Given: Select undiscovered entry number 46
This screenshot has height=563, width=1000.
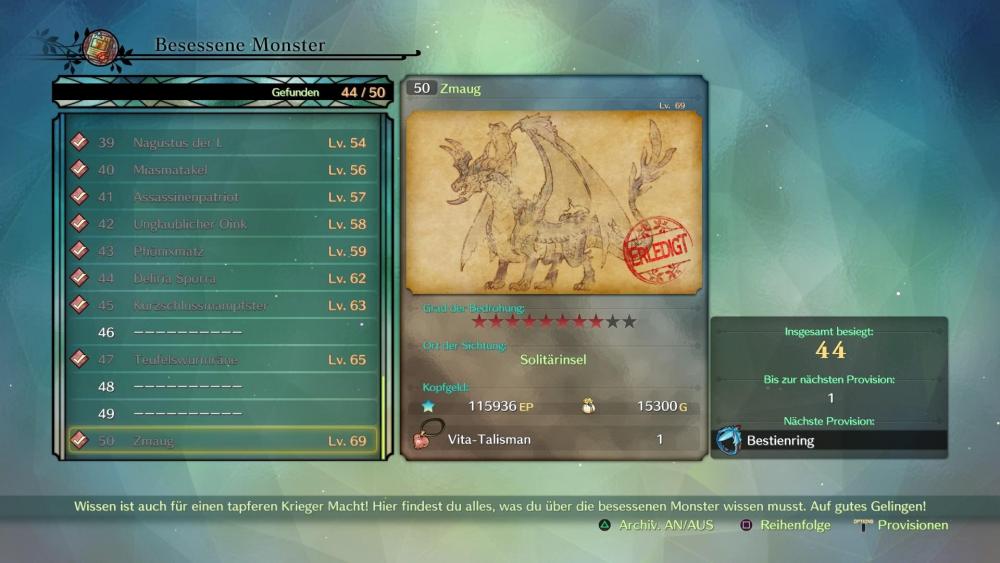Looking at the screenshot, I should (222, 332).
